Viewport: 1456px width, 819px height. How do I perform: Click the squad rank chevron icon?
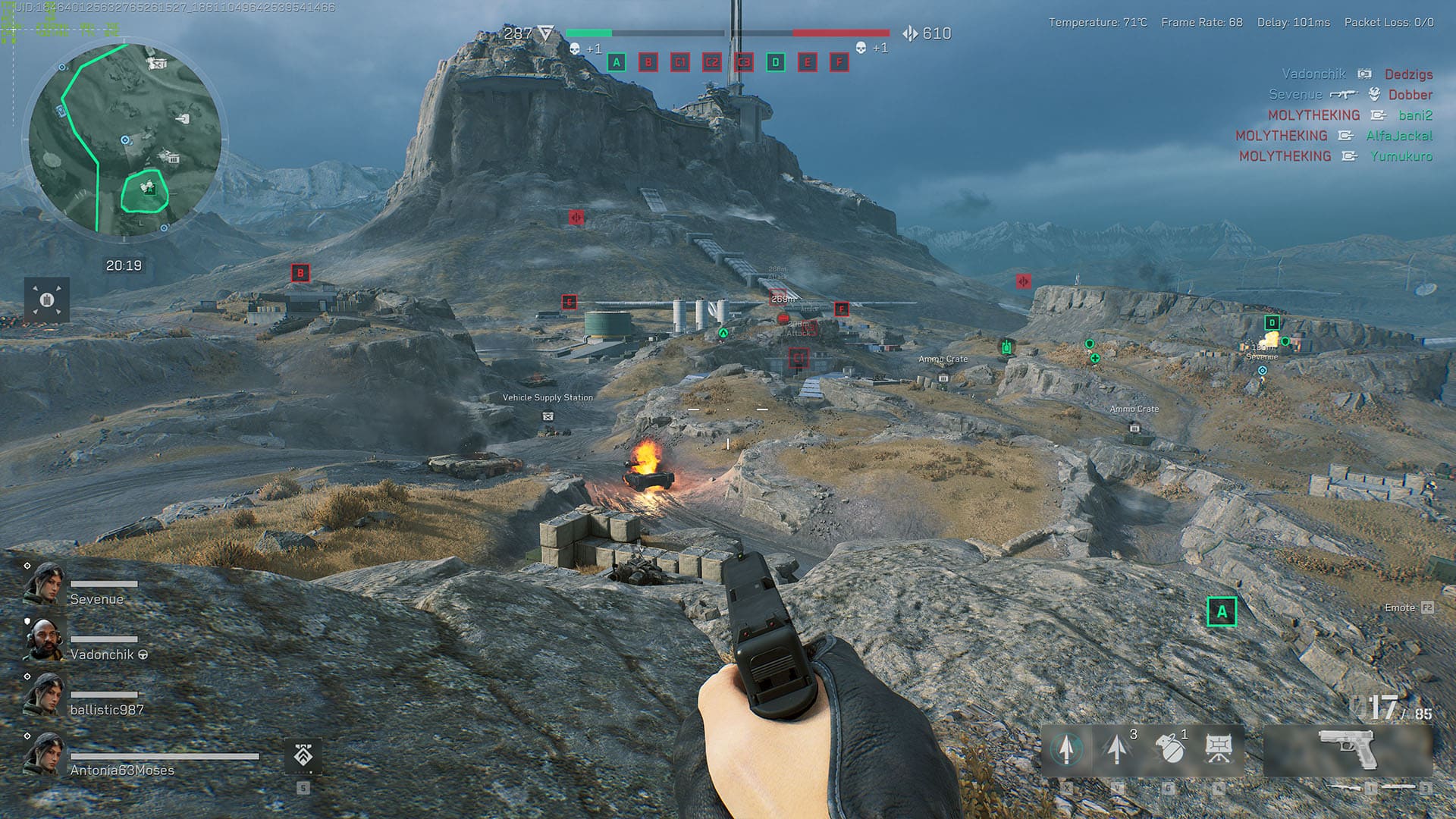303,755
